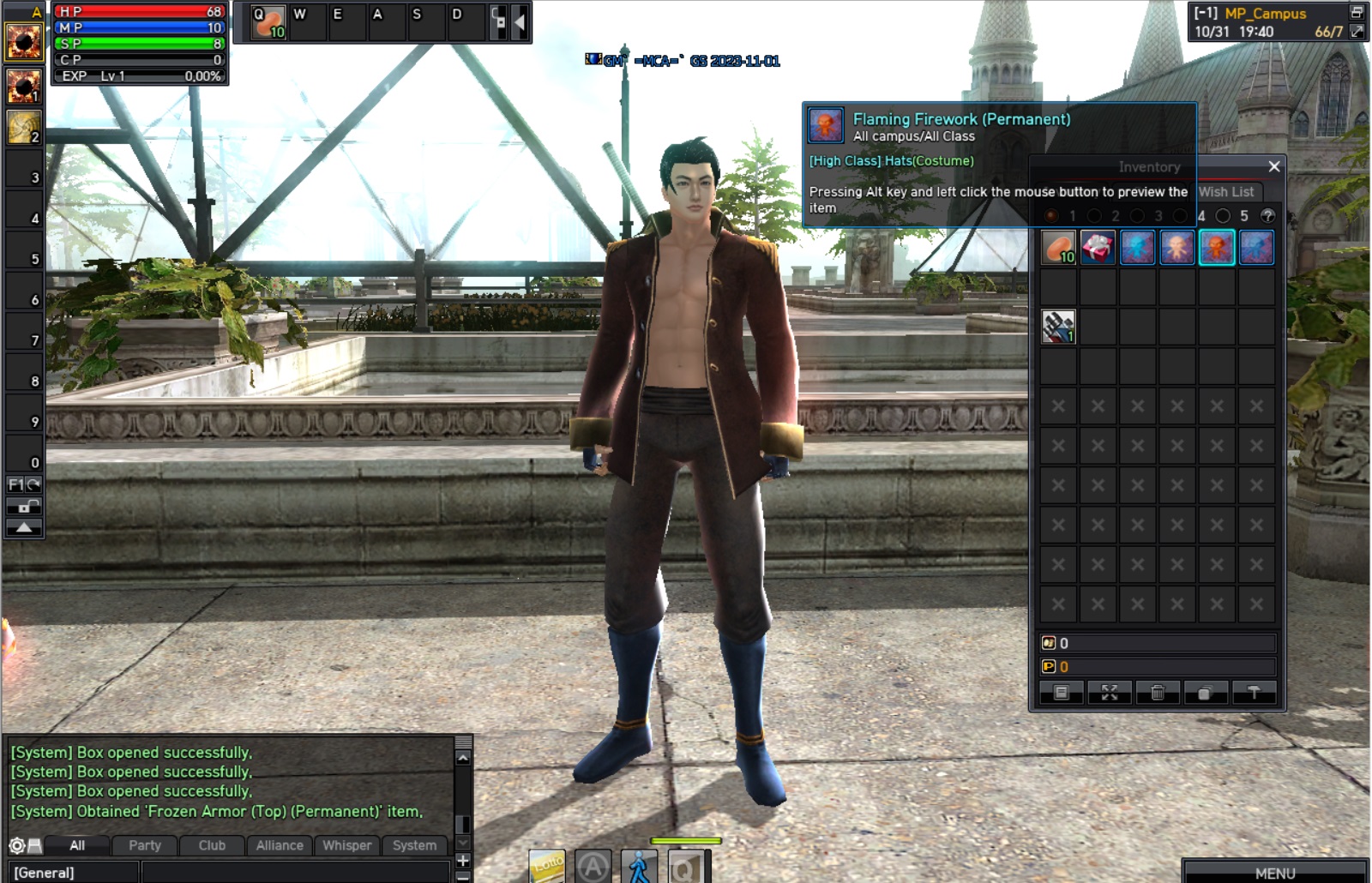Click the chat message input field

tap(296, 873)
